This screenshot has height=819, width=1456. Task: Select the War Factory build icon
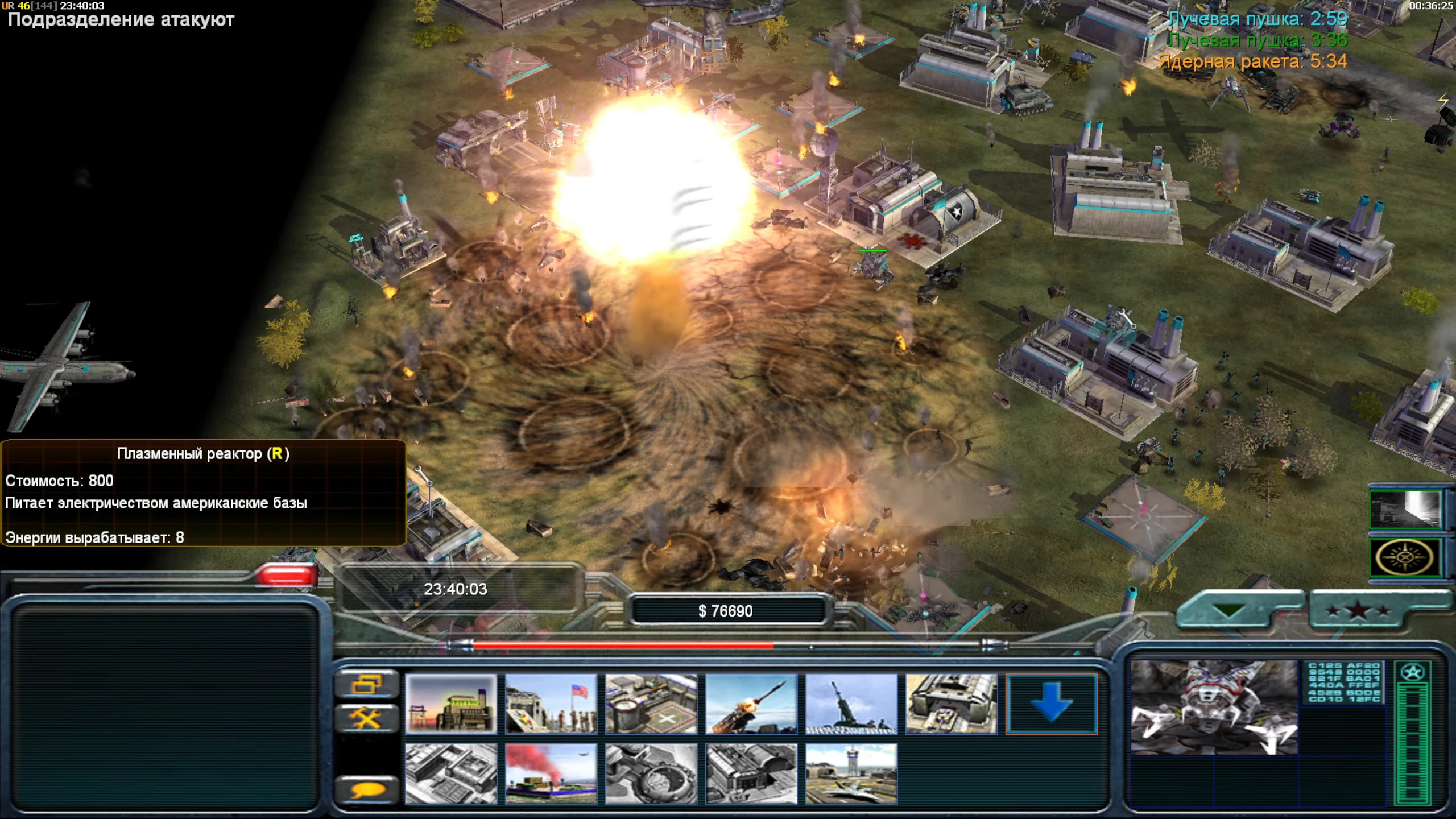click(951, 704)
